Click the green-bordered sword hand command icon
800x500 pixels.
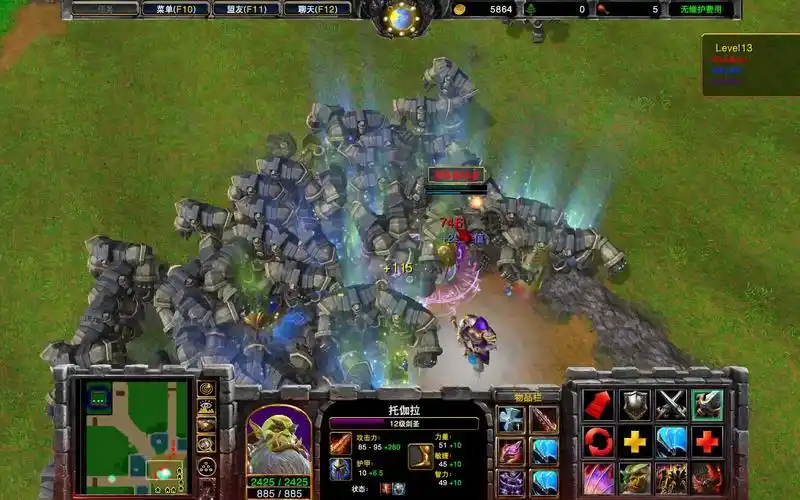tap(707, 405)
